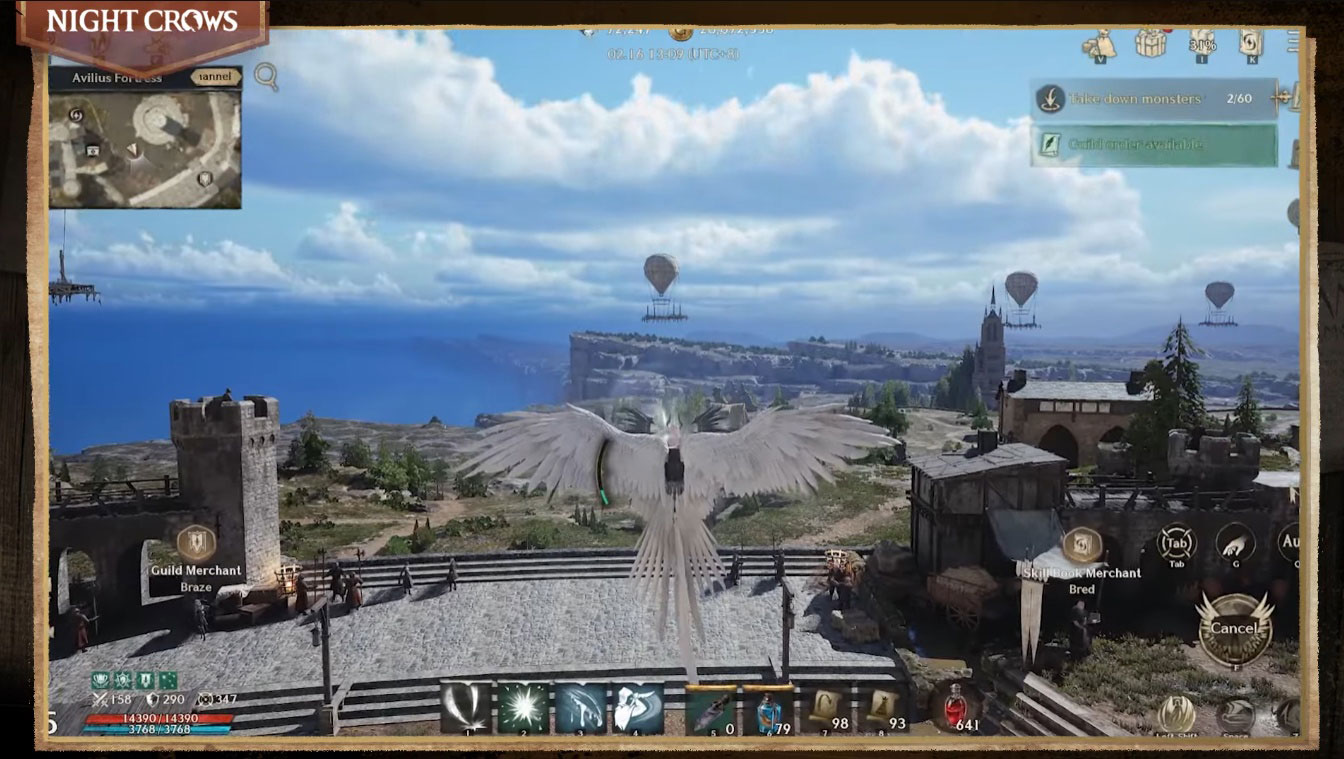Open the Guild order available notification
Screen dimensions: 1344x759
coord(1155,144)
